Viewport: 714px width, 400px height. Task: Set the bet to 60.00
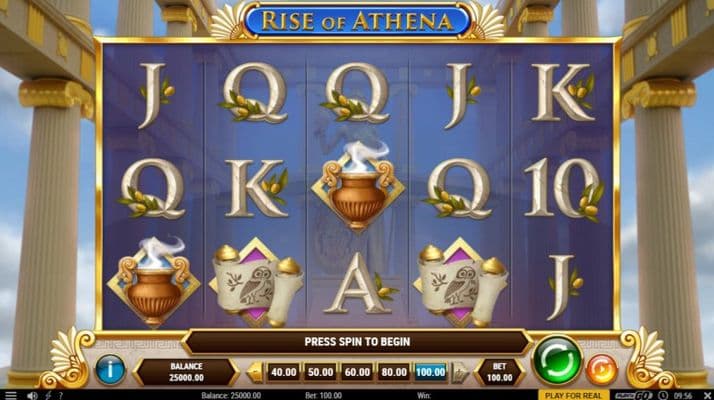point(357,372)
